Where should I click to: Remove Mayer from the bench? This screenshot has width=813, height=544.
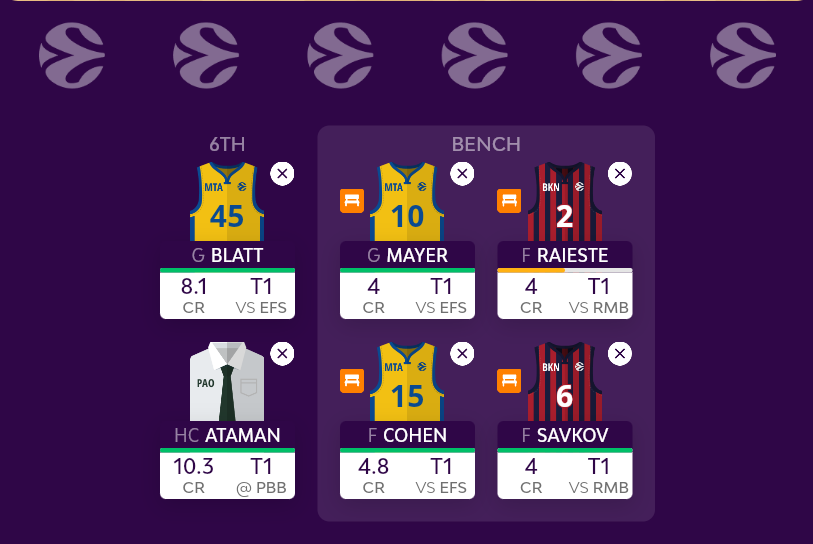click(x=462, y=174)
